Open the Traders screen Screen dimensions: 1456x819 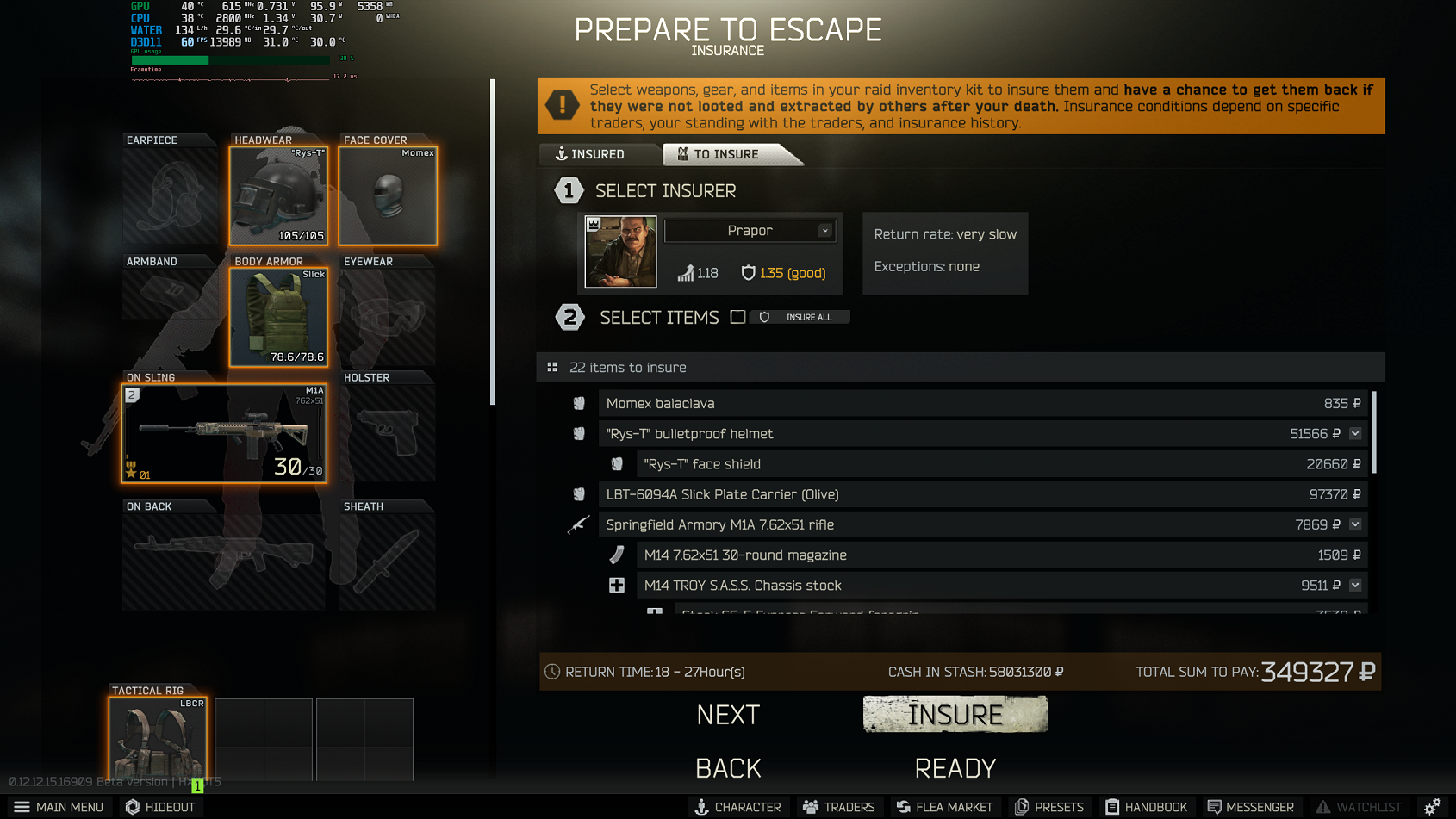(x=838, y=807)
